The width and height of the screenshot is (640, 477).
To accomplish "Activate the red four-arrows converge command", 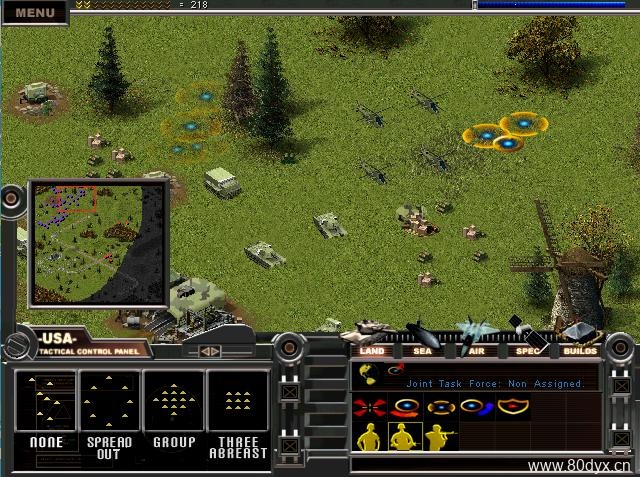I will point(369,407).
